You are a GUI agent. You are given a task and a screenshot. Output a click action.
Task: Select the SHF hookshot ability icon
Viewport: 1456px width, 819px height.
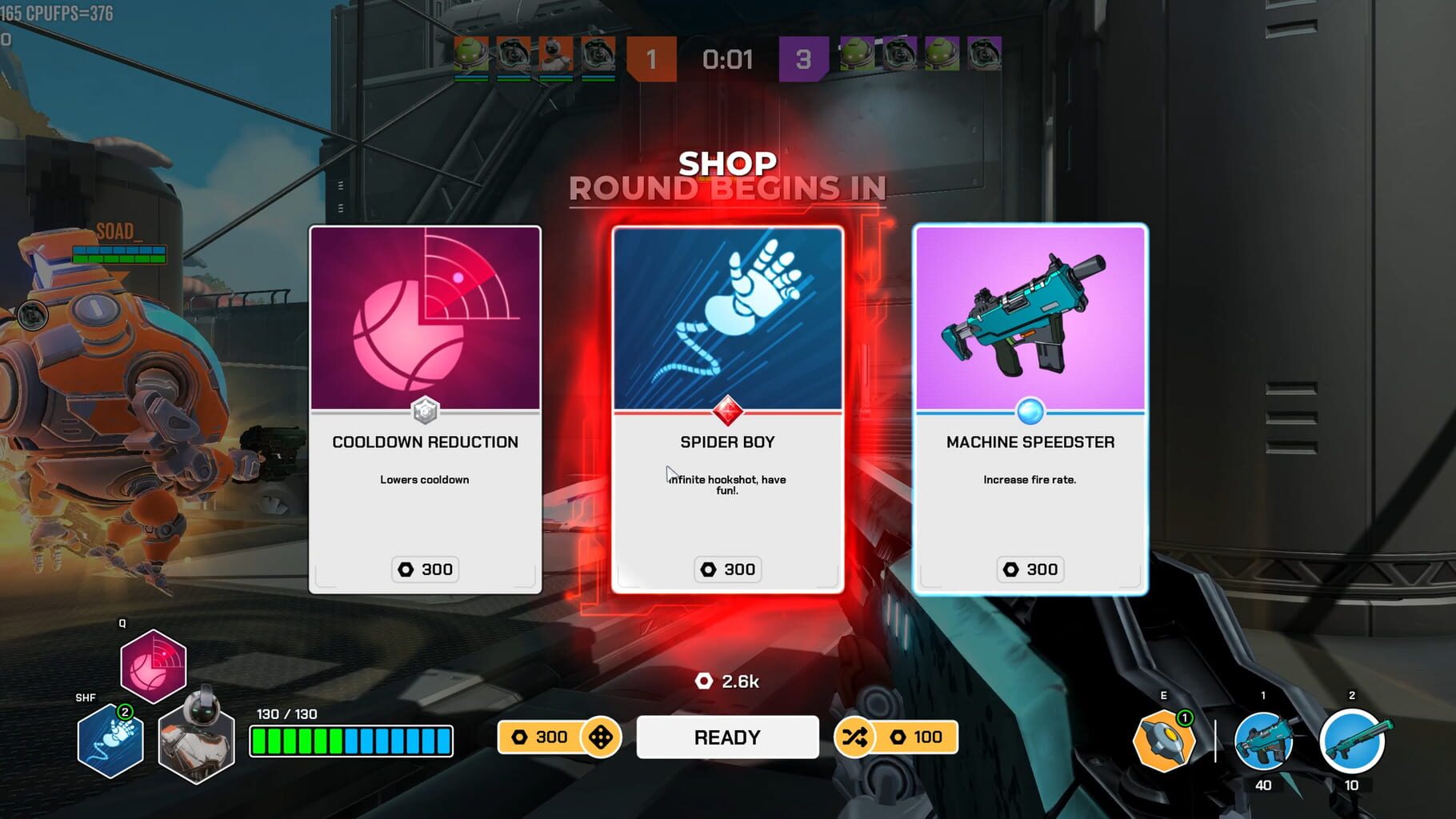click(109, 742)
